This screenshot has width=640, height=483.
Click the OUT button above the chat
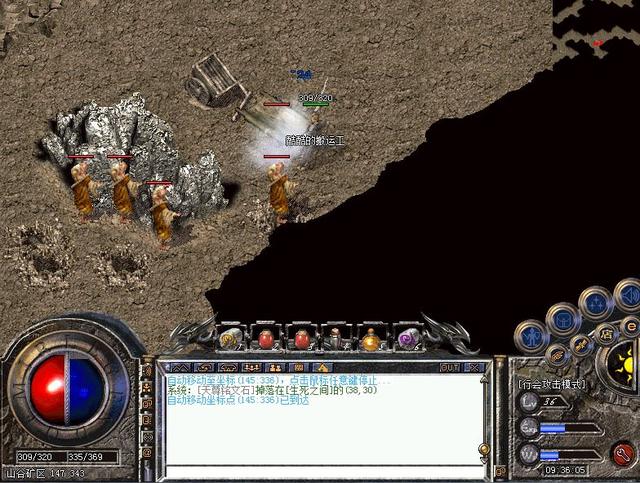(449, 367)
